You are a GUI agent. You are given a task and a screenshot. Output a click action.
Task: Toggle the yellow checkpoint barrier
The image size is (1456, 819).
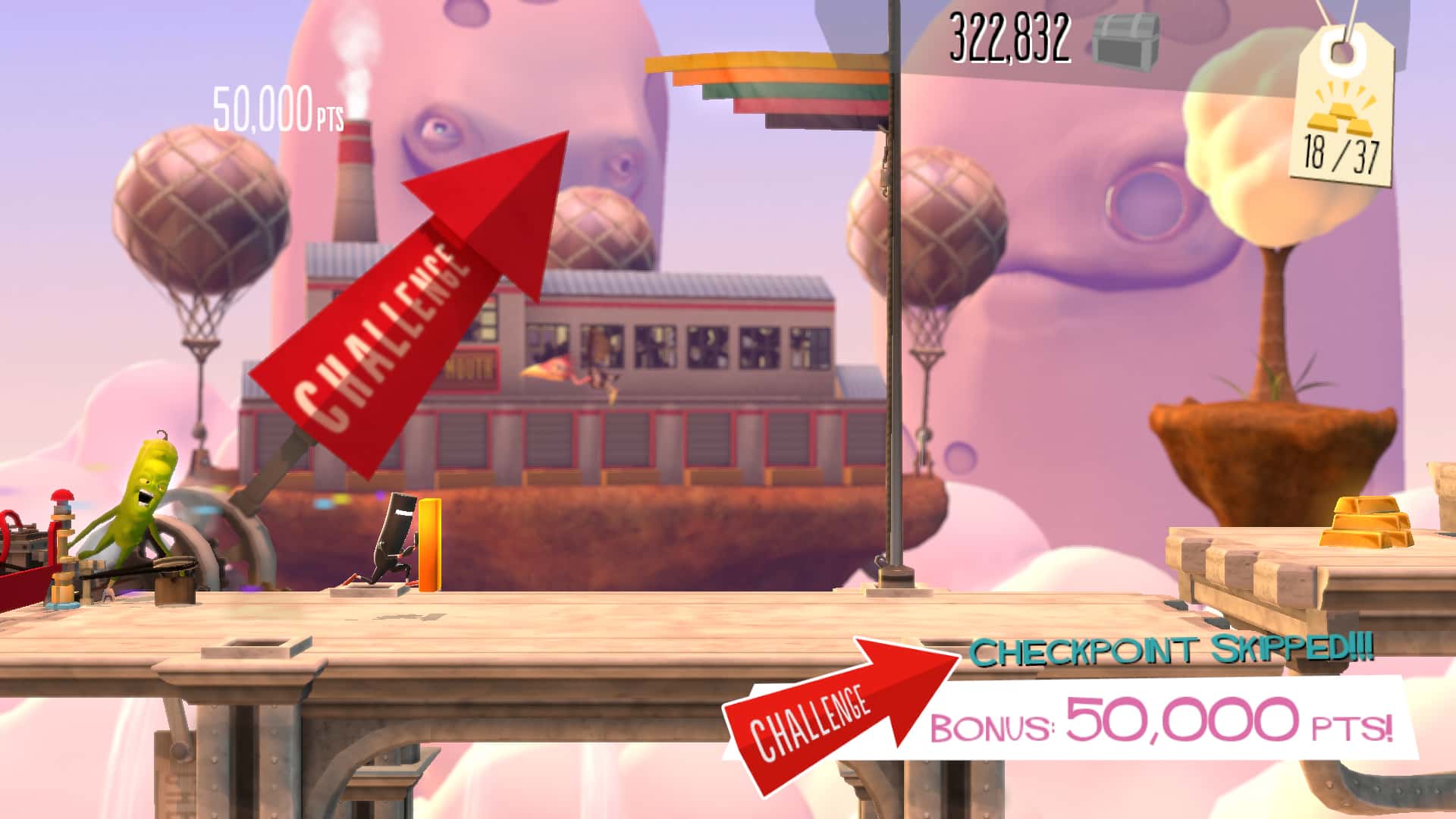pyautogui.click(x=430, y=546)
